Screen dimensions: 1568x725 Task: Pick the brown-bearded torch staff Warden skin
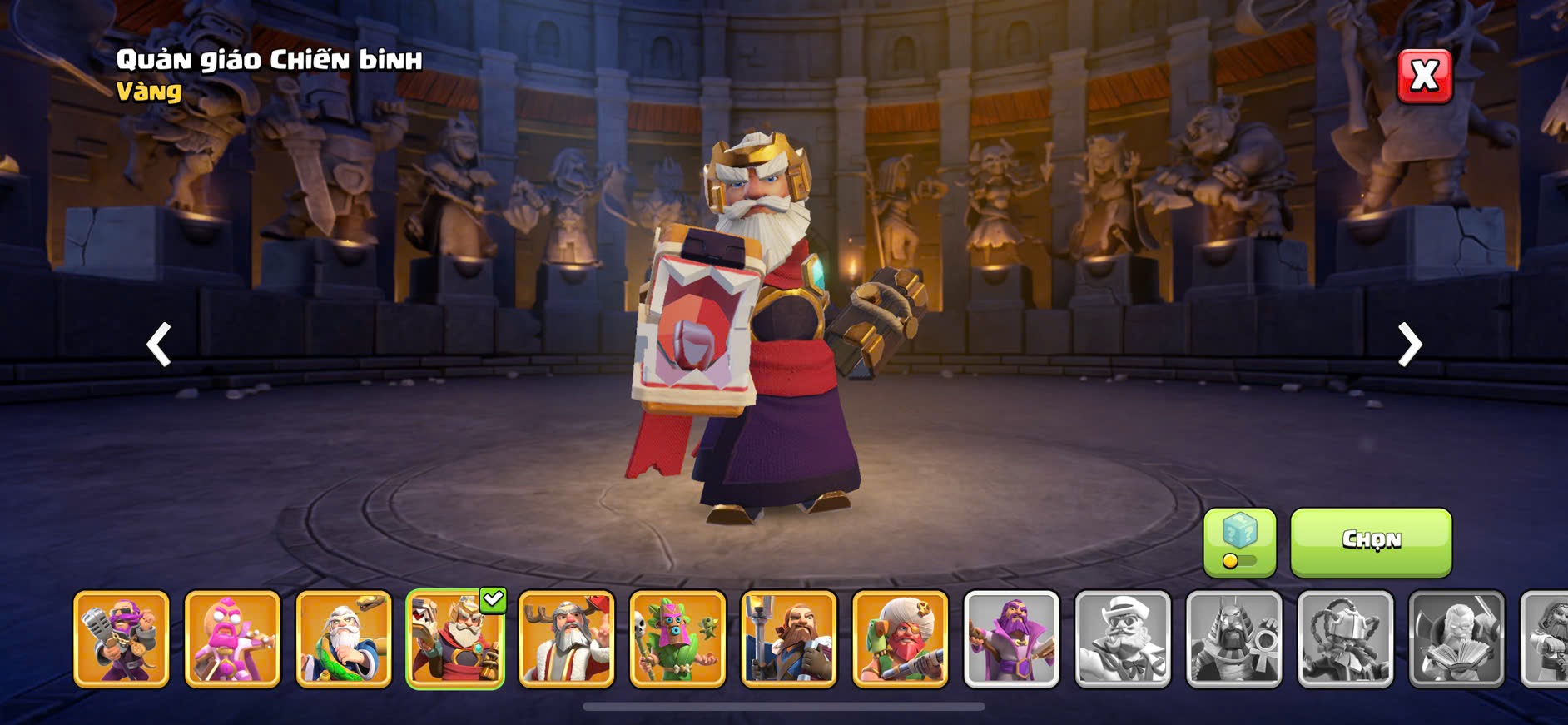point(789,639)
